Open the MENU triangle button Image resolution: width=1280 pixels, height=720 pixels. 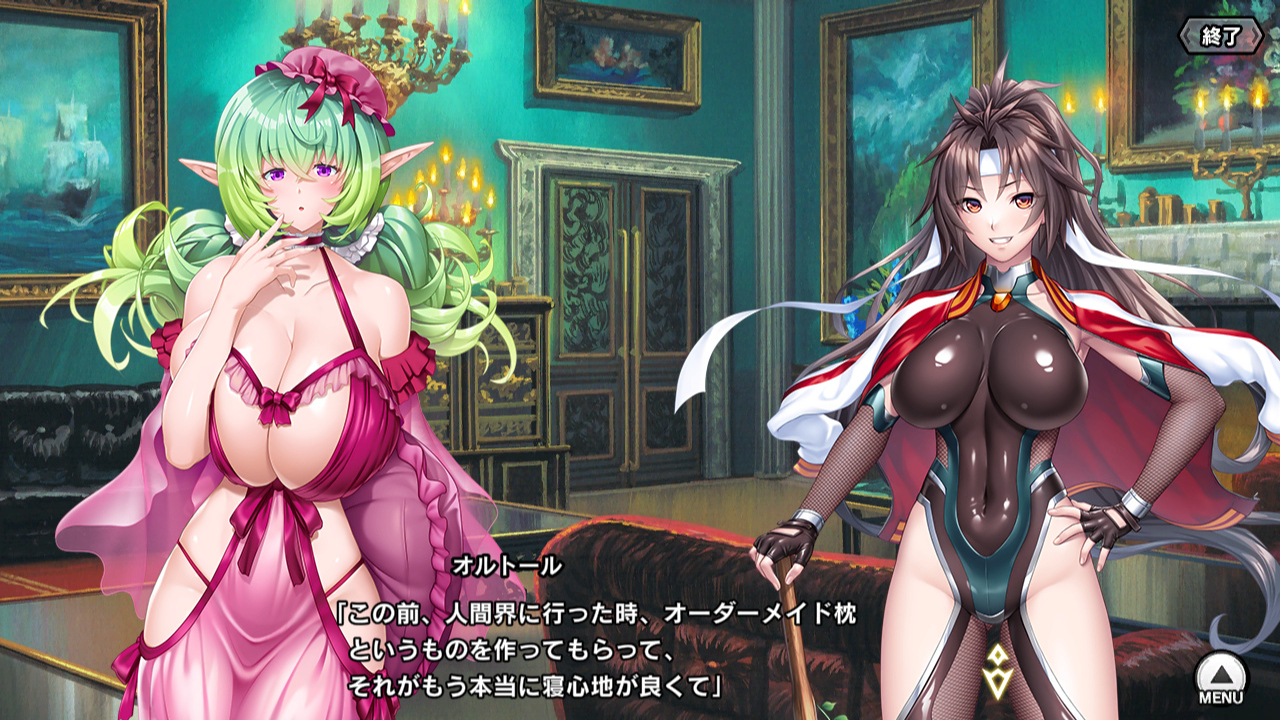1220,675
